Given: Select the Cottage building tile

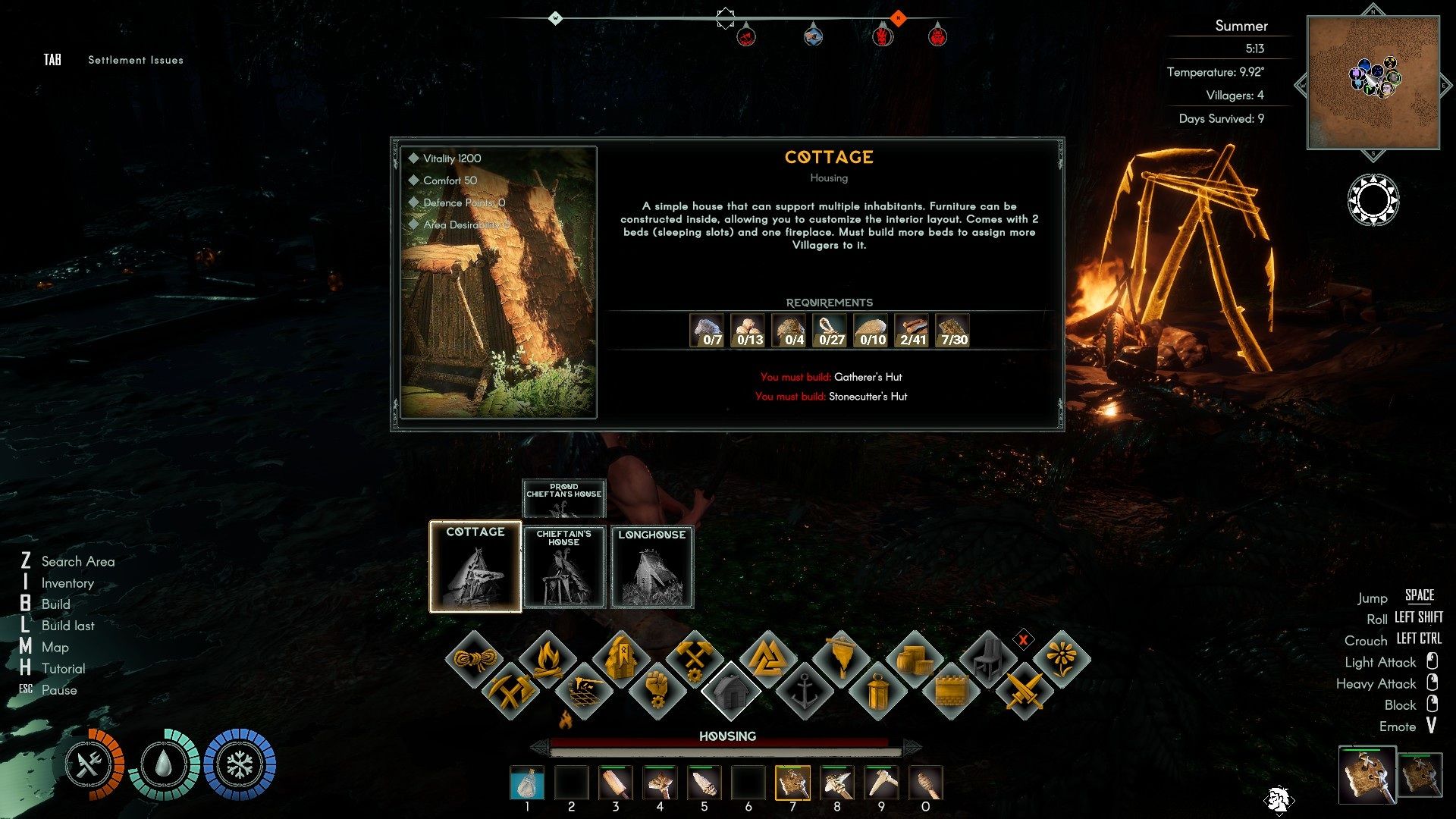Looking at the screenshot, I should point(475,566).
